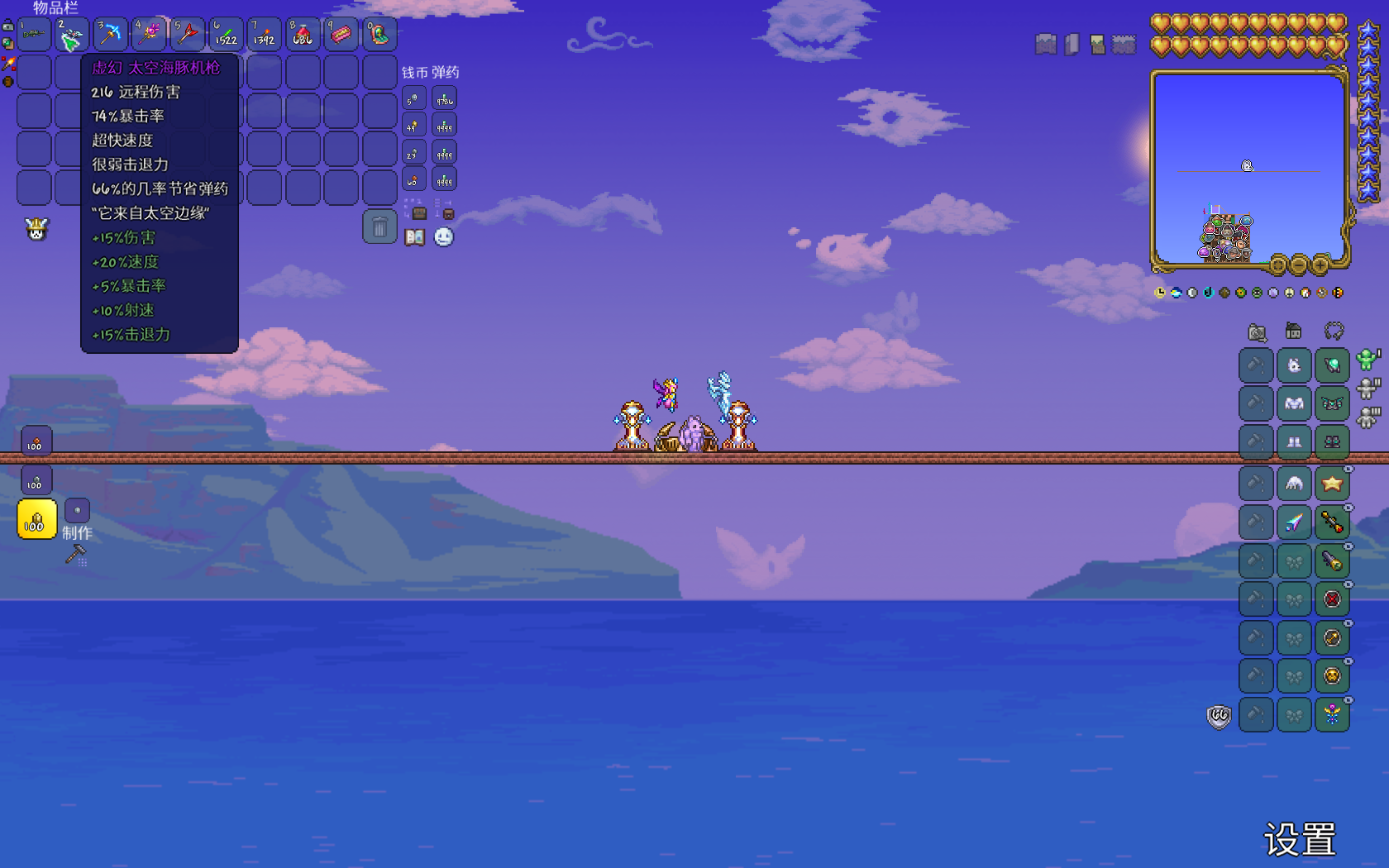Select the pickaxe in hotbar slot 3
1389x868 pixels.
[x=110, y=35]
